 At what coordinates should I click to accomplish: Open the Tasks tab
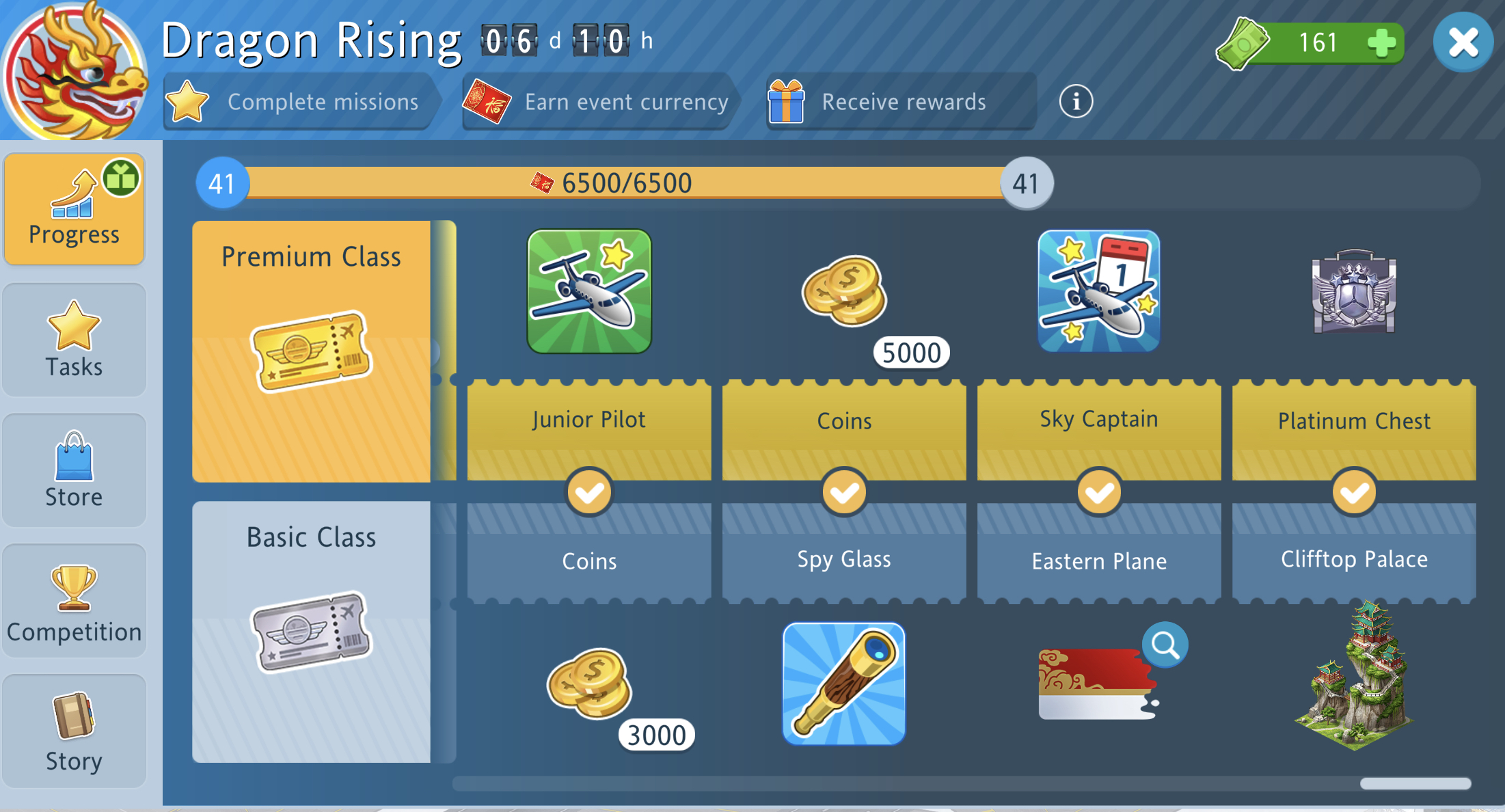coord(74,340)
